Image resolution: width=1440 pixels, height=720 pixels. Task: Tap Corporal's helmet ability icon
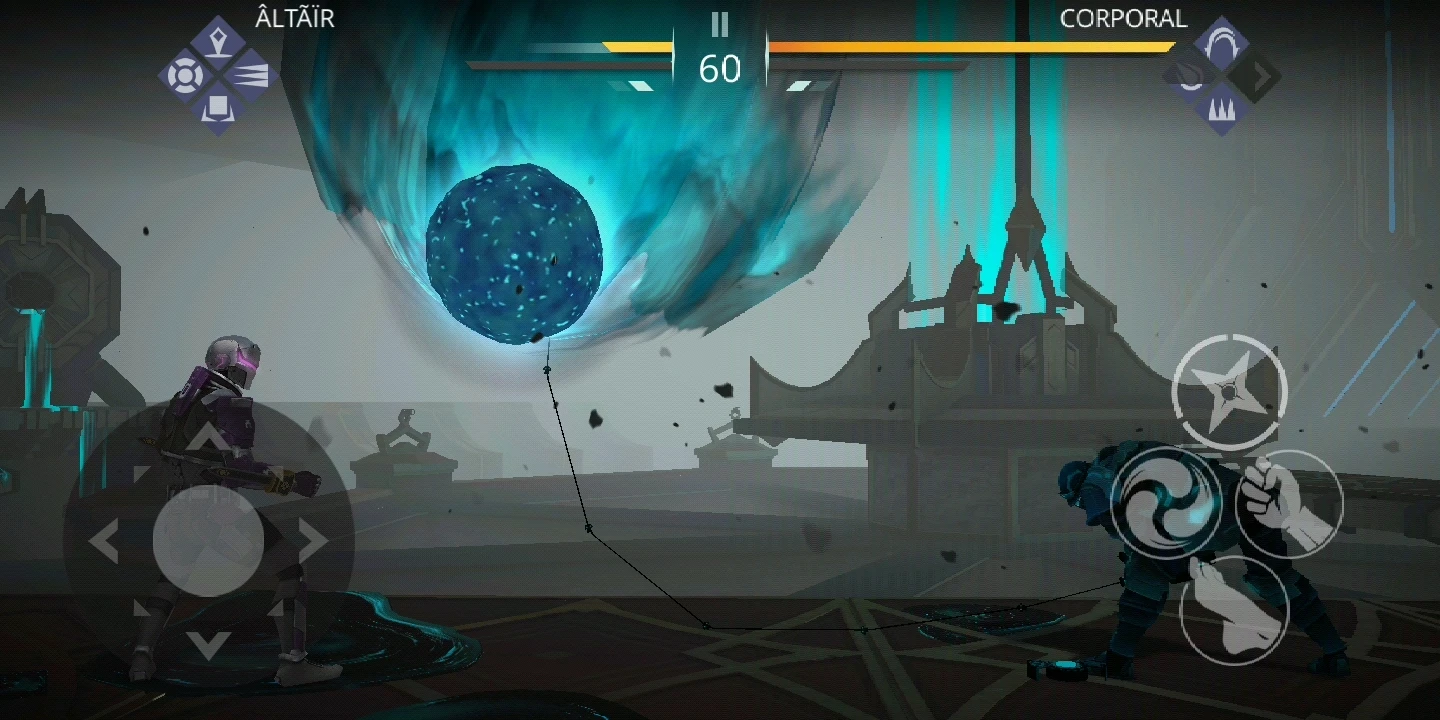(1222, 37)
